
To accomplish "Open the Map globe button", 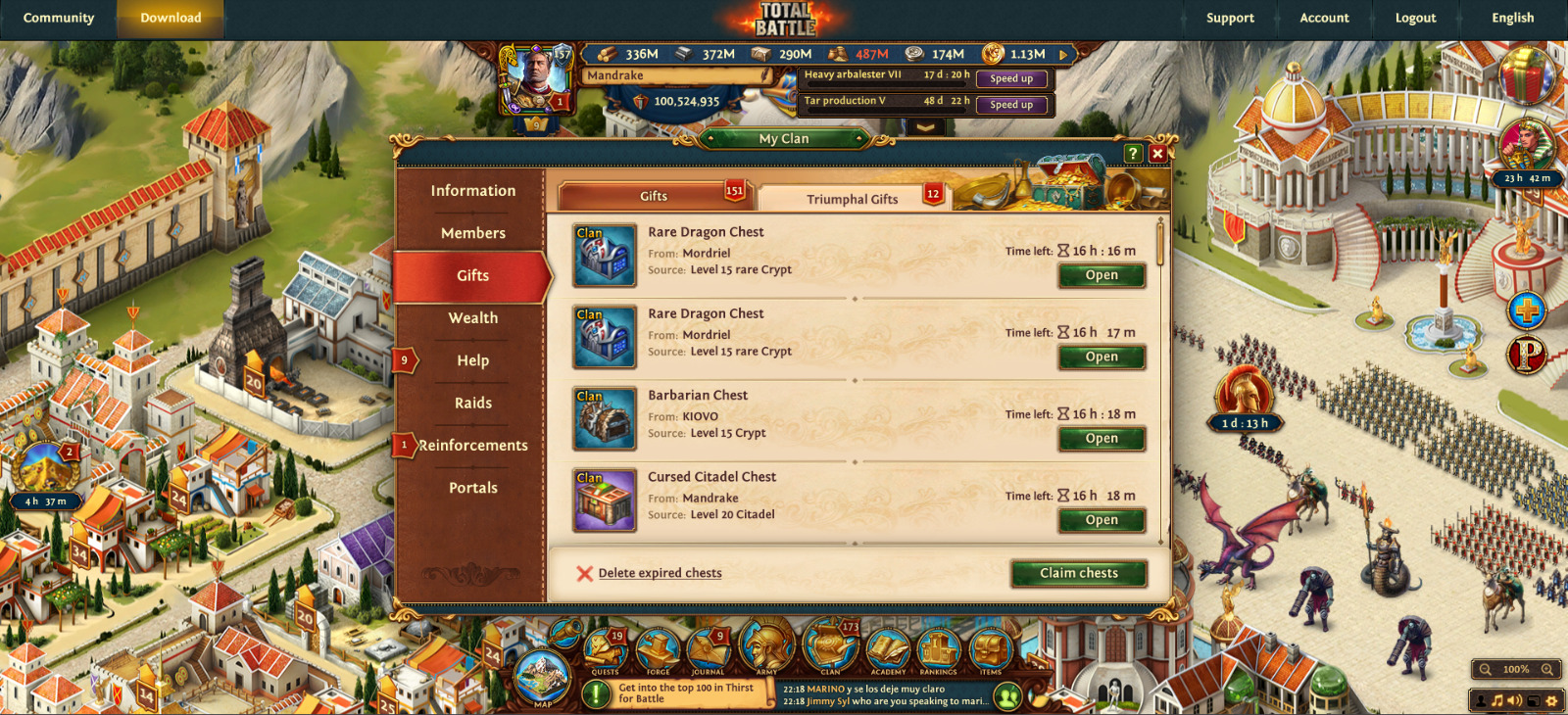I will [x=542, y=677].
